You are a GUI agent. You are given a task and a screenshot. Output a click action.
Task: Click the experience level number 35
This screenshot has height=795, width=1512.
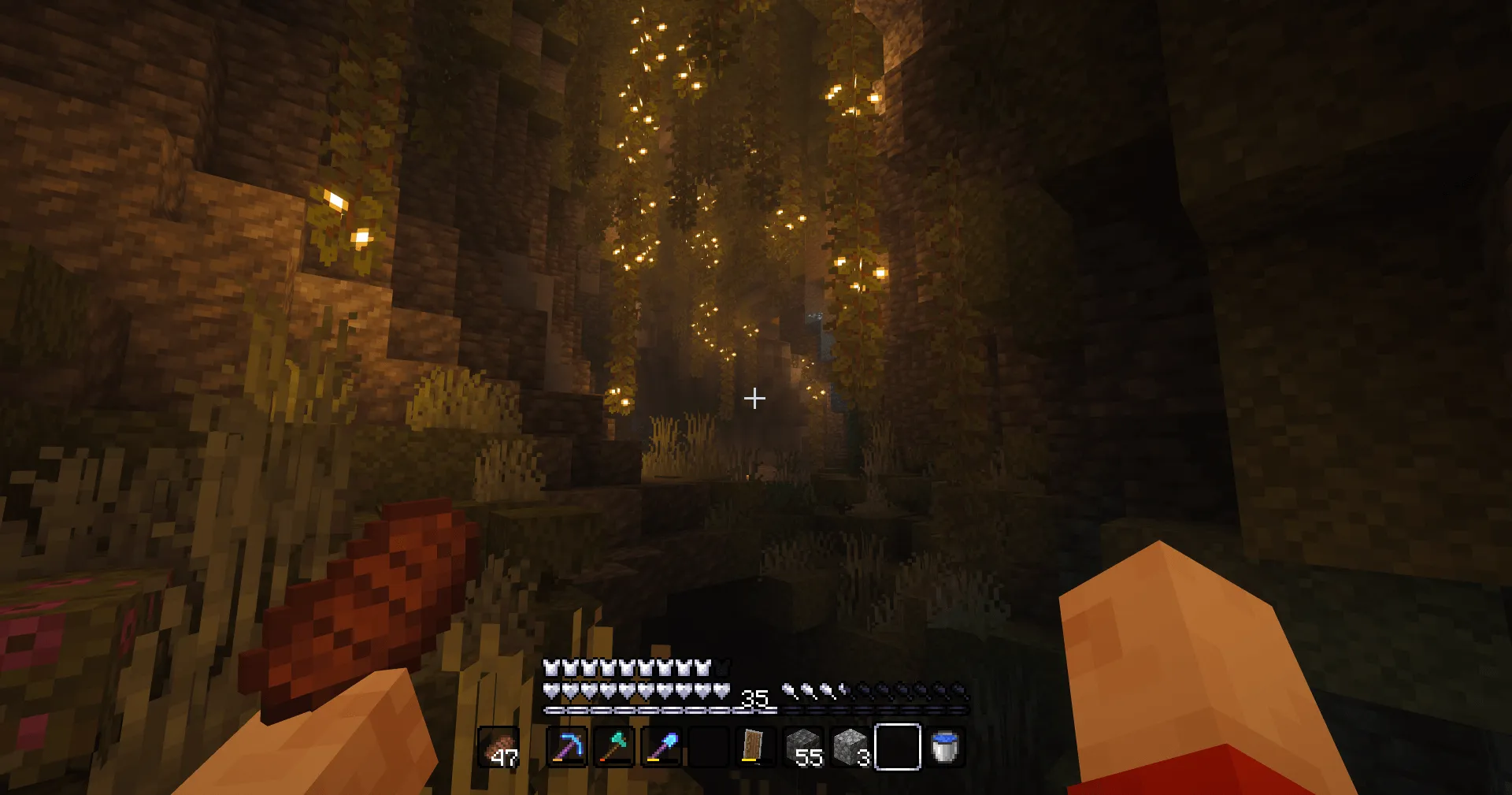pos(755,698)
